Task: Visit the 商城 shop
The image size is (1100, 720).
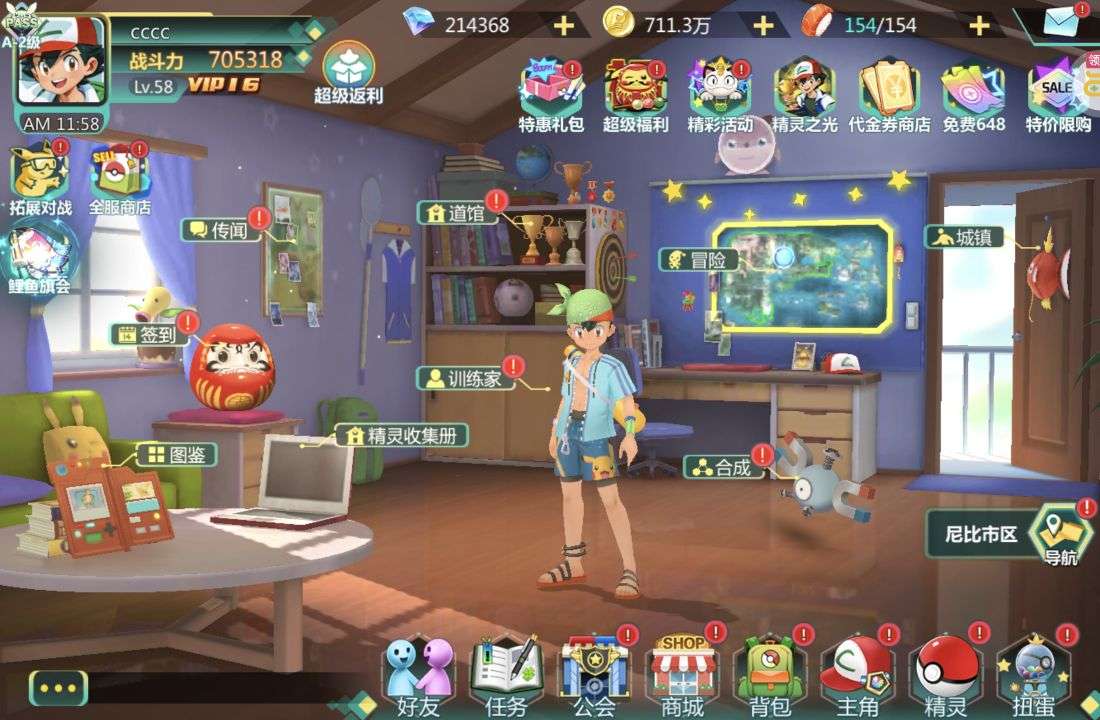Action: click(x=682, y=674)
